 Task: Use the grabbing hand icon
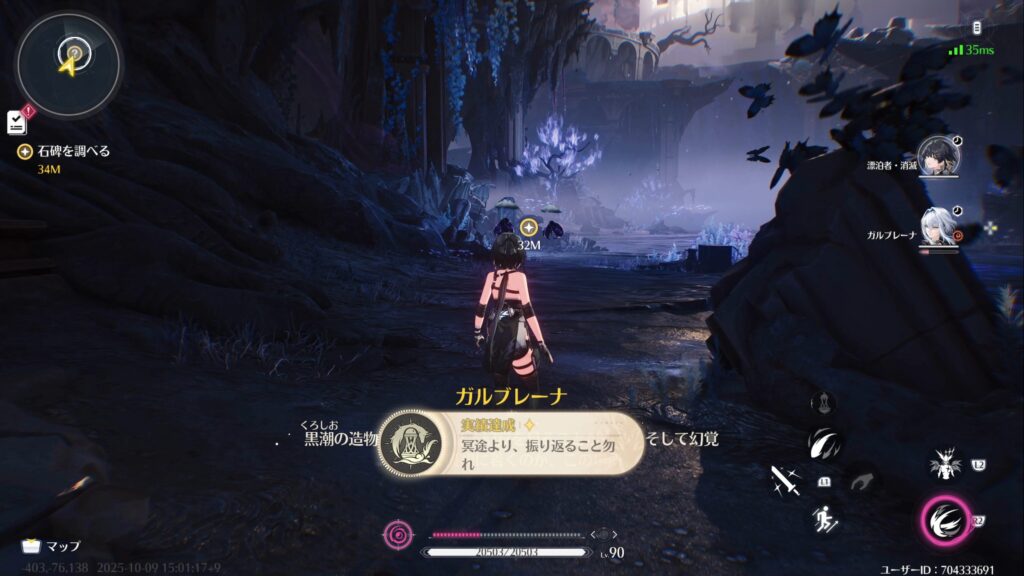click(858, 482)
